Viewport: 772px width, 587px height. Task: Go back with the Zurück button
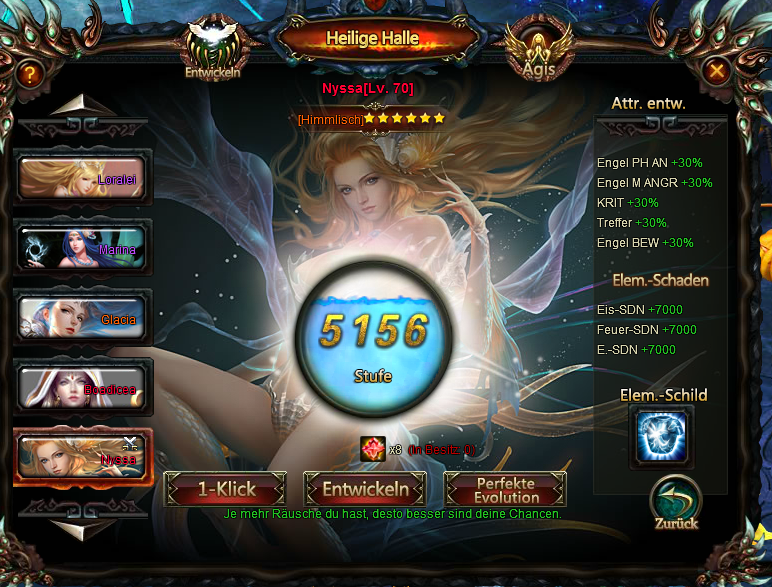(676, 503)
